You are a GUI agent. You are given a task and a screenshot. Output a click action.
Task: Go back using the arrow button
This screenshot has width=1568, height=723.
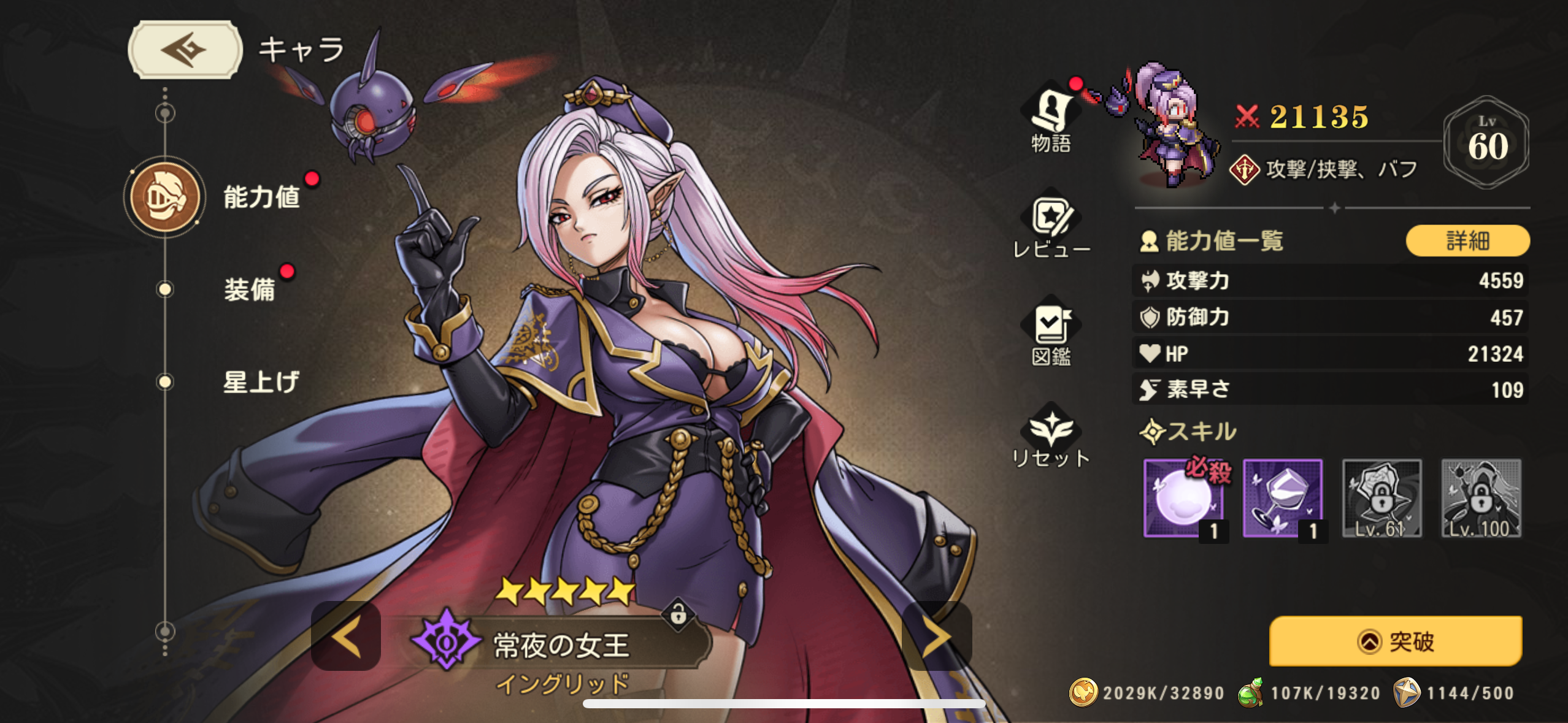[185, 50]
